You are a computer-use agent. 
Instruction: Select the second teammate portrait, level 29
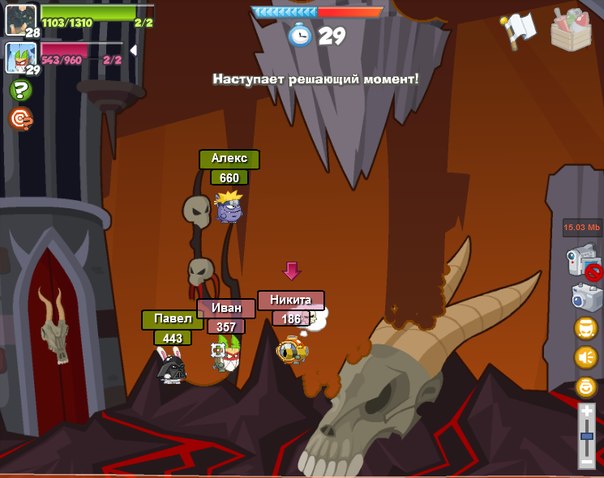[21, 57]
